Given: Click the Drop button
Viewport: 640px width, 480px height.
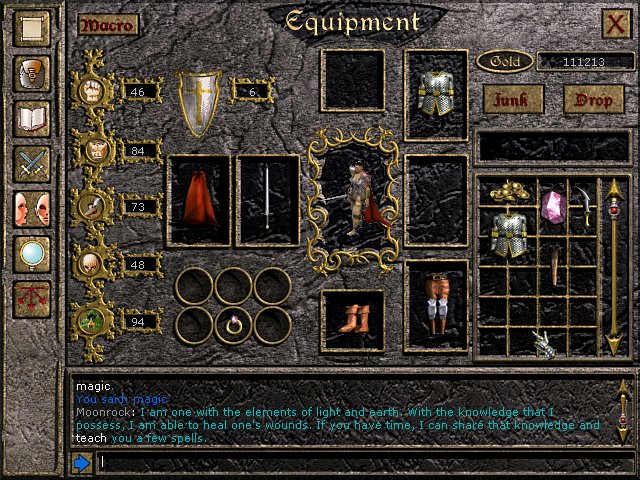Looking at the screenshot, I should [x=593, y=98].
